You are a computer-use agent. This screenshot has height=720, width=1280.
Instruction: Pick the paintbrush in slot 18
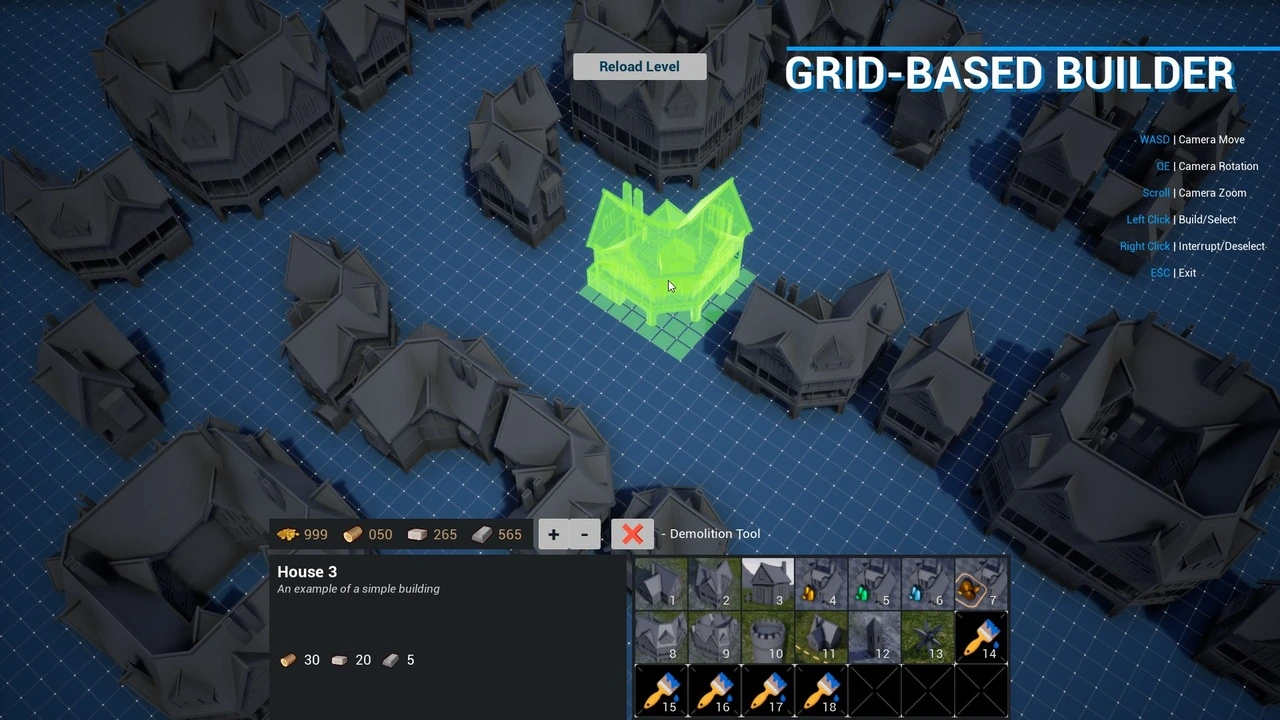click(821, 690)
